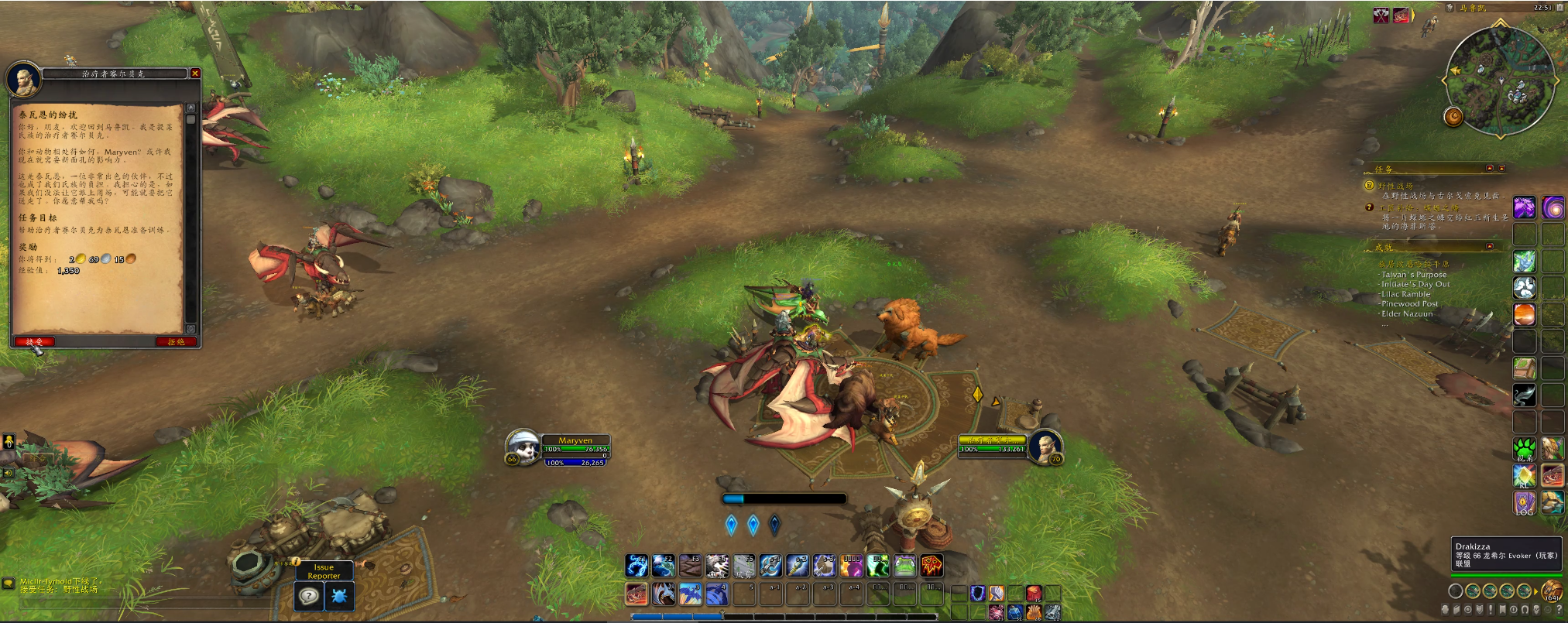Decline the quest with the 拒绝 button

tap(176, 341)
